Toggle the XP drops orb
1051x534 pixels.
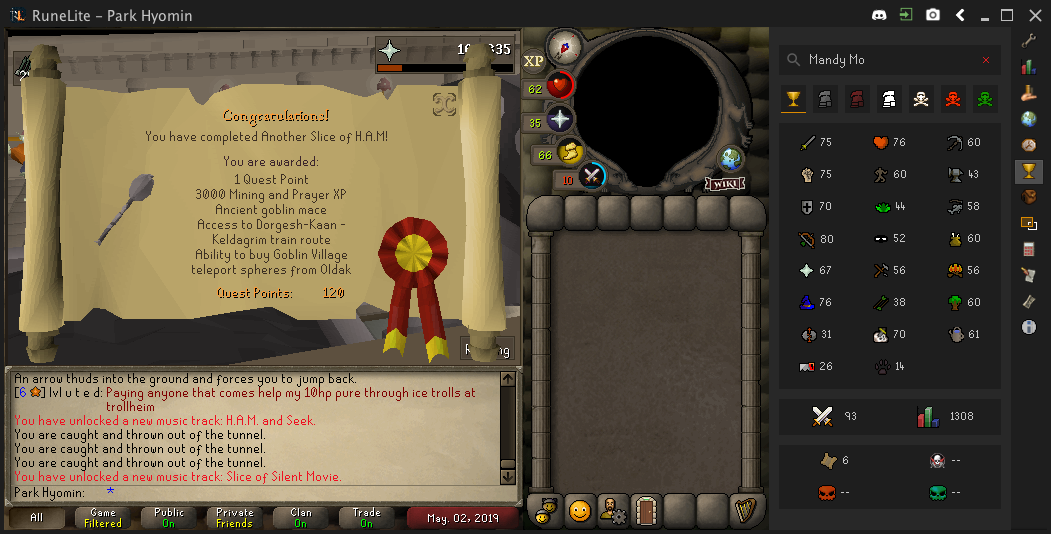[x=534, y=61]
